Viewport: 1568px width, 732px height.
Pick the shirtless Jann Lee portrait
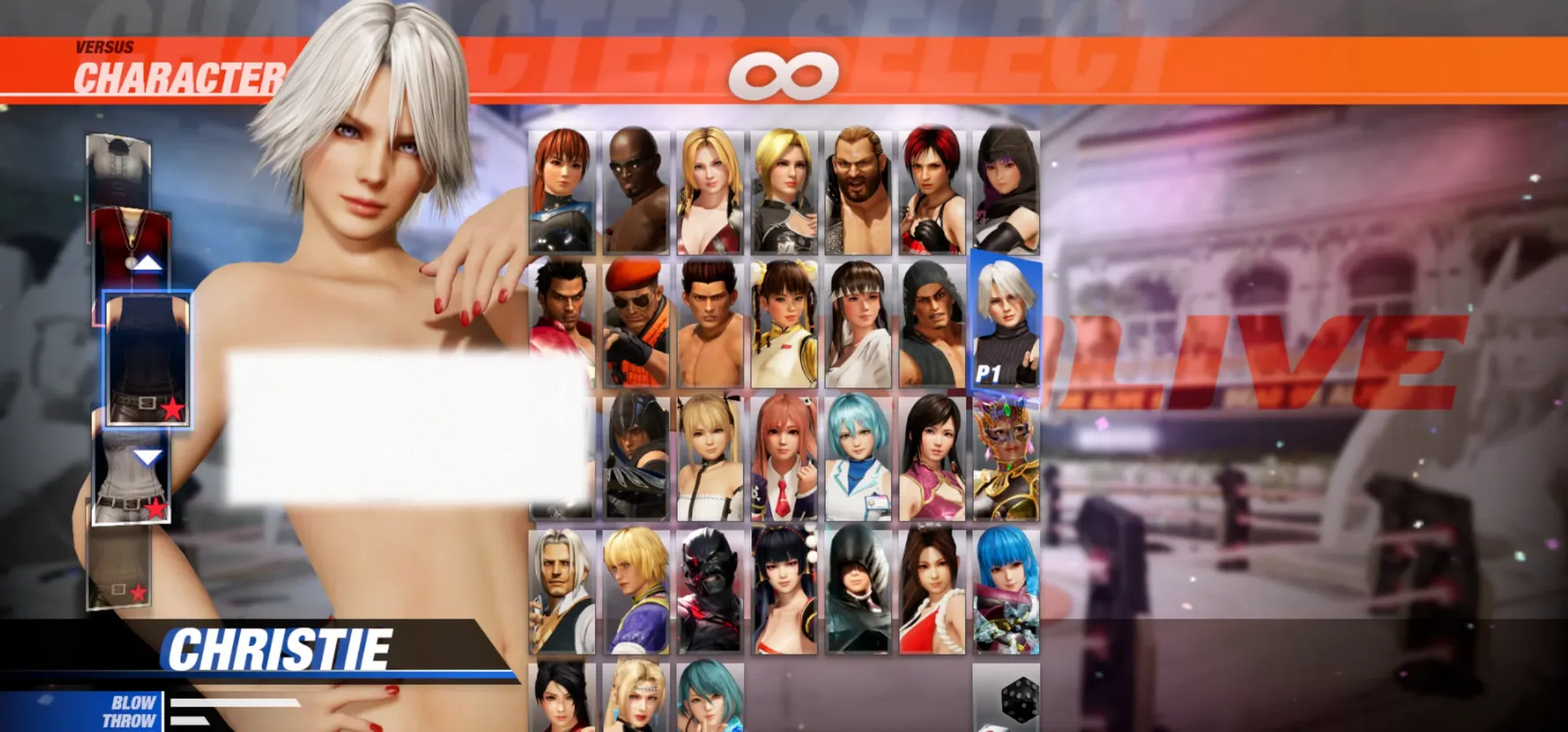pyautogui.click(x=710, y=324)
